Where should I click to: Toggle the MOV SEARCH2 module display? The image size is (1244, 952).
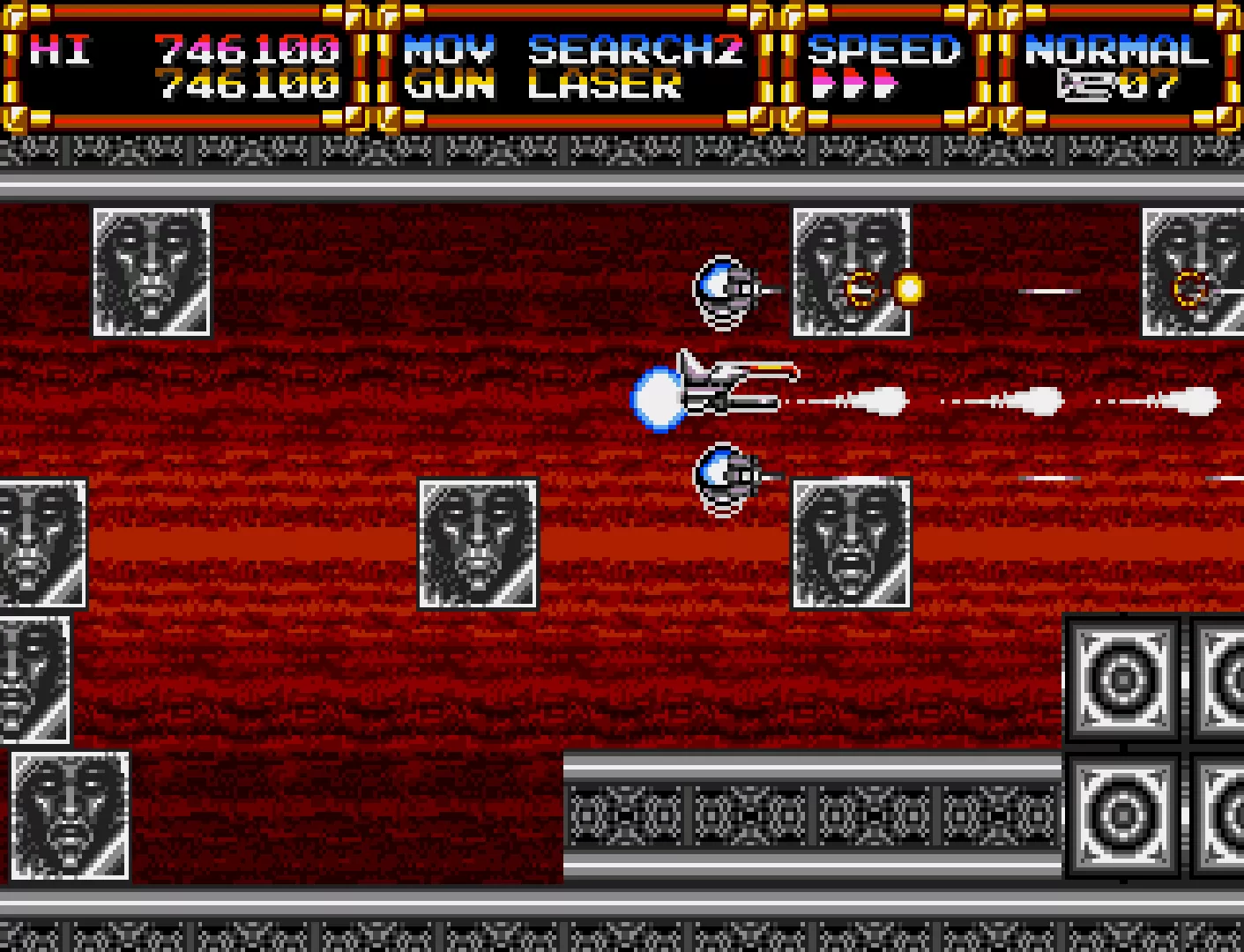click(573, 51)
